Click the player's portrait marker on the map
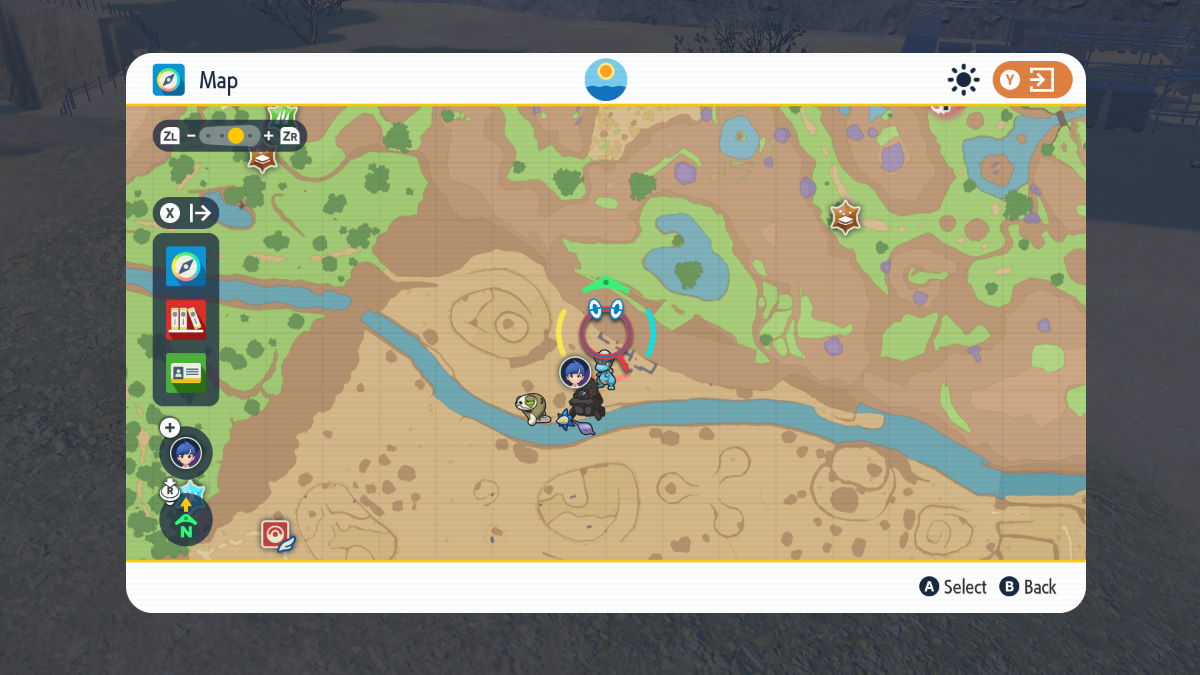The image size is (1200, 675). [x=575, y=373]
